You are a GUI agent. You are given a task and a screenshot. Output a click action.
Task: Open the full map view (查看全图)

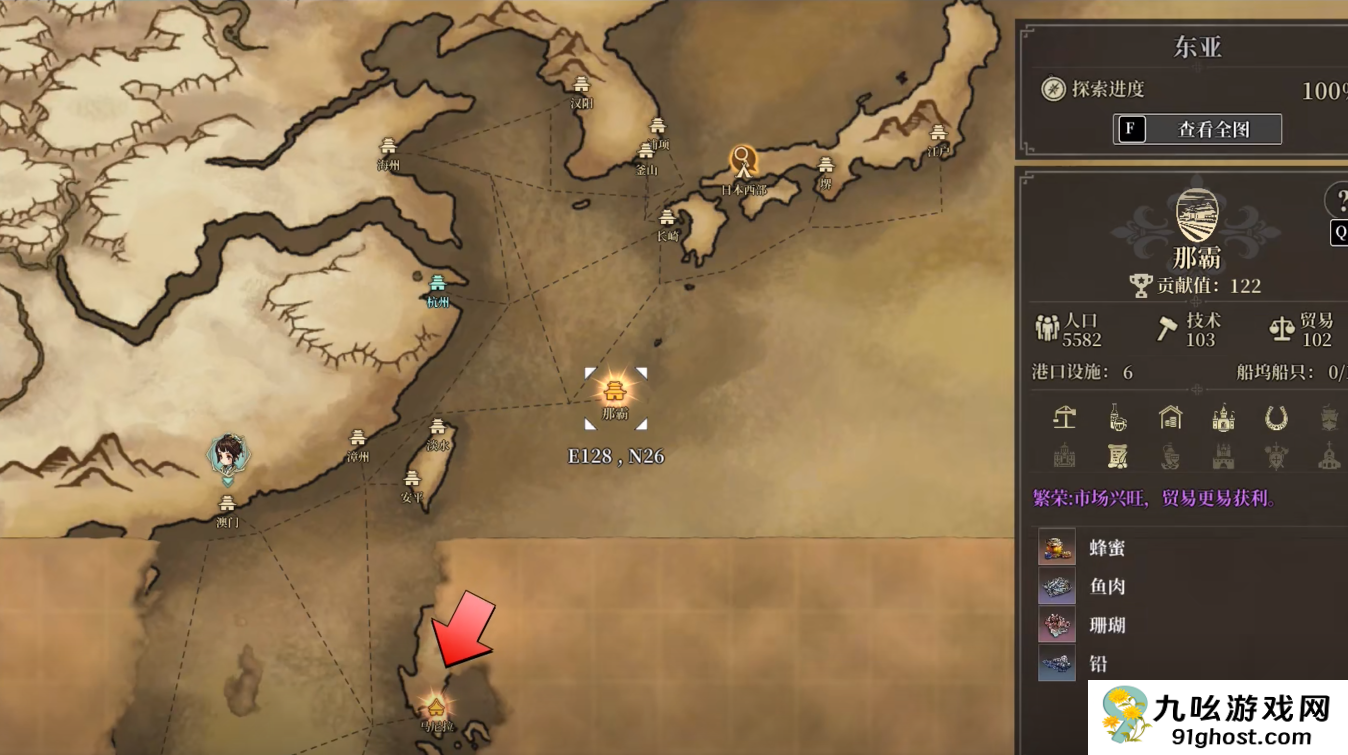tap(1197, 129)
